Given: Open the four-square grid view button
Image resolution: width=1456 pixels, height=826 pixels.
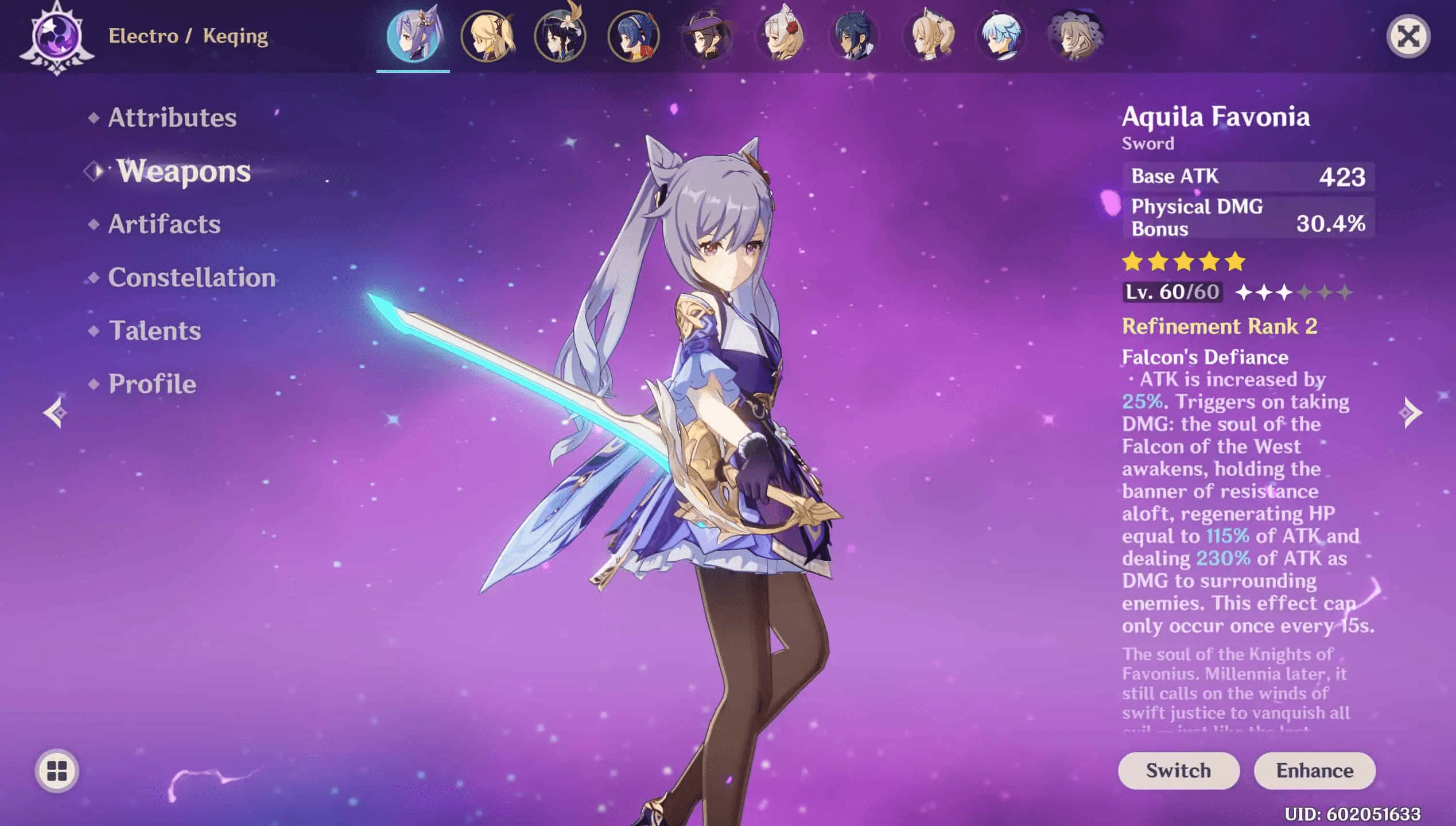Looking at the screenshot, I should pos(57,771).
